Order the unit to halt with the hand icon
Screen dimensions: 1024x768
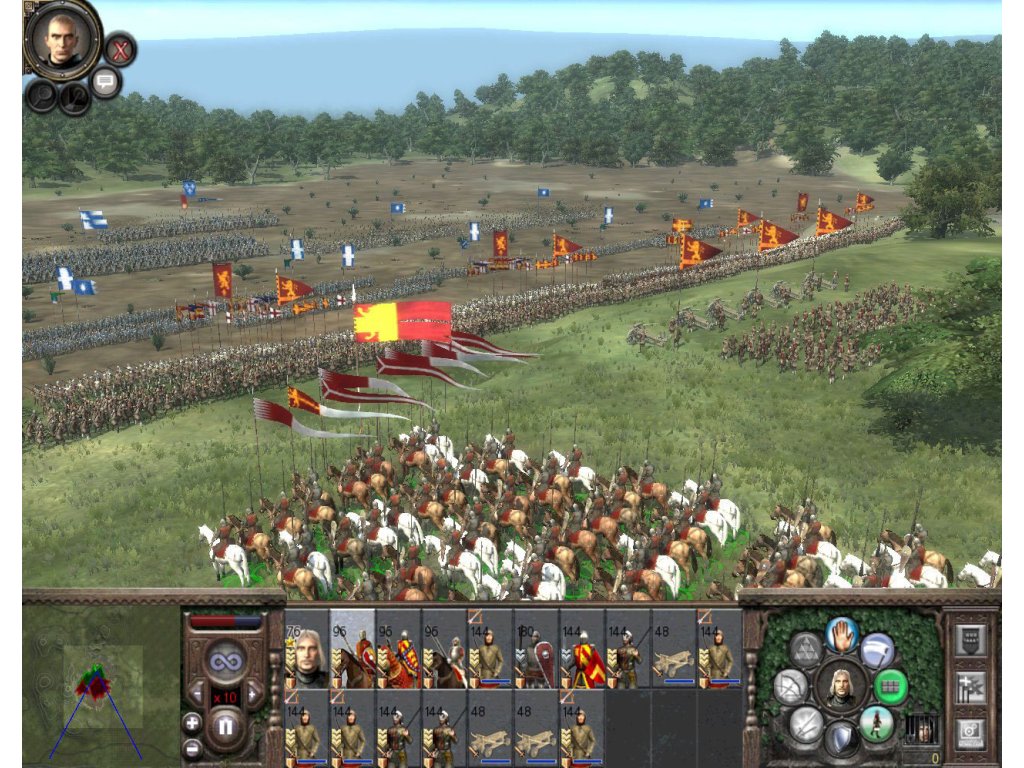pyautogui.click(x=842, y=634)
